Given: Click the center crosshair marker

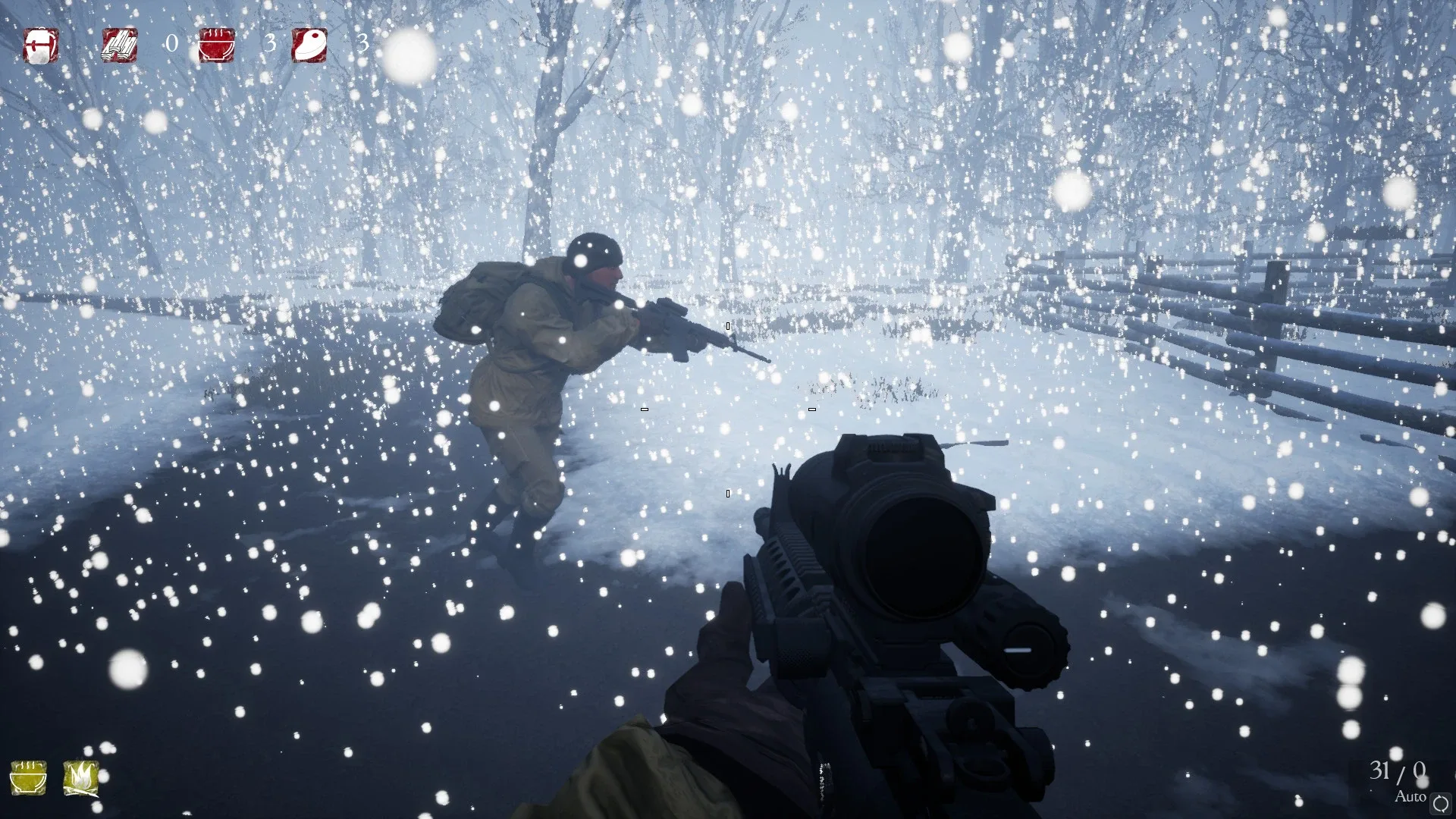Looking at the screenshot, I should click(x=728, y=409).
